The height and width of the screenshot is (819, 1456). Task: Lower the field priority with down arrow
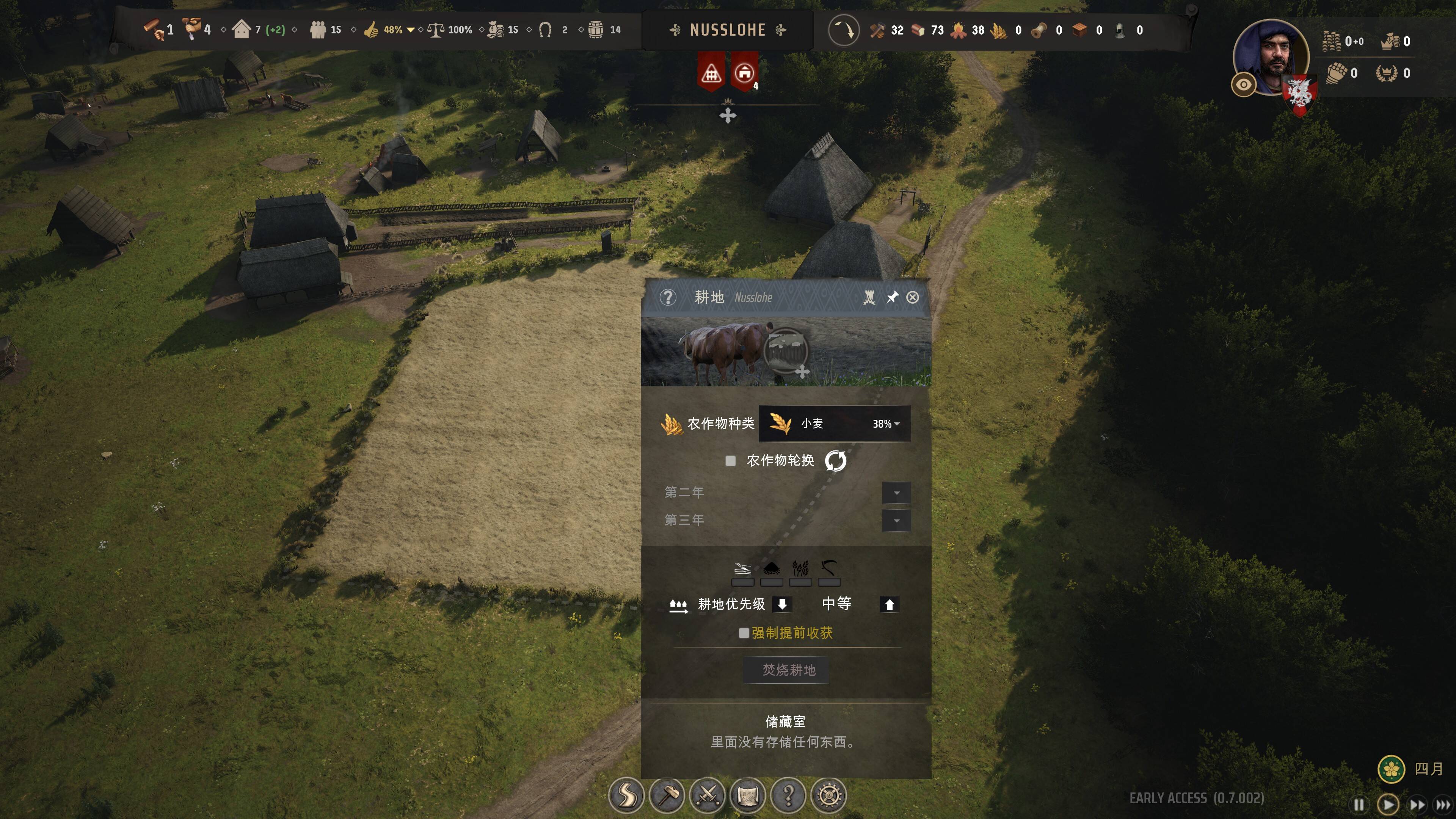782,604
